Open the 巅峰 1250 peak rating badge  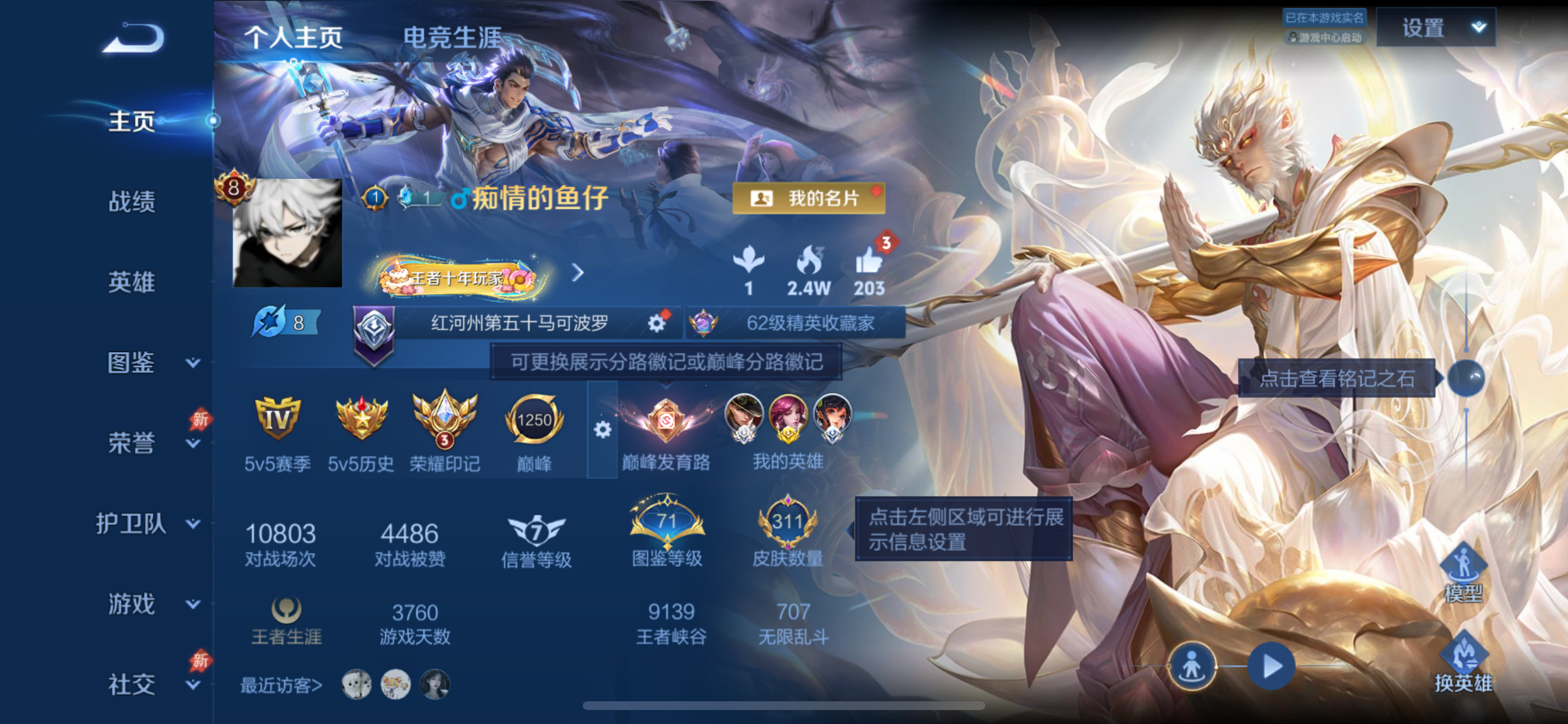534,420
